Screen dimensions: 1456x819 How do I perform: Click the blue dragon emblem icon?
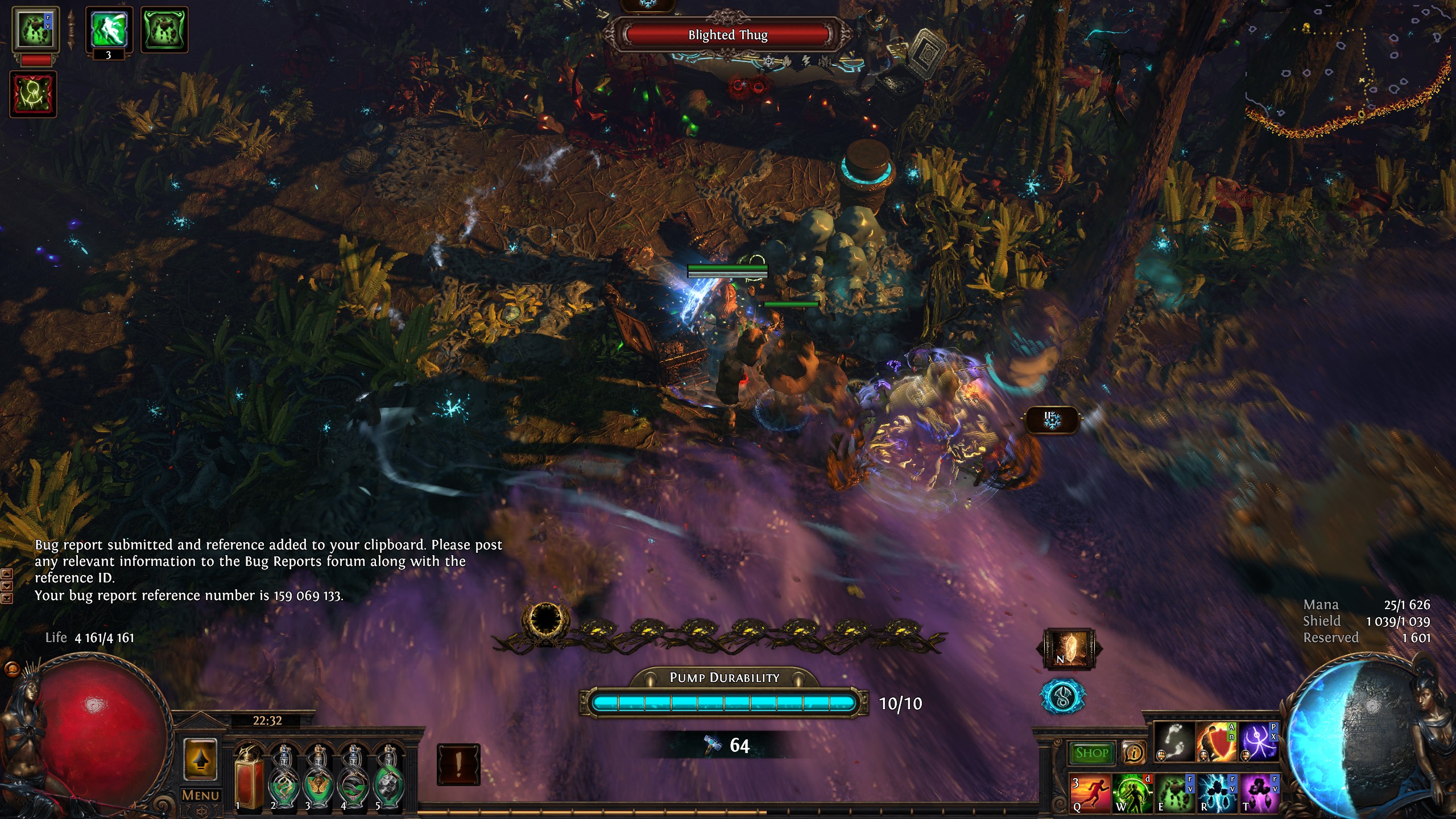(1063, 696)
